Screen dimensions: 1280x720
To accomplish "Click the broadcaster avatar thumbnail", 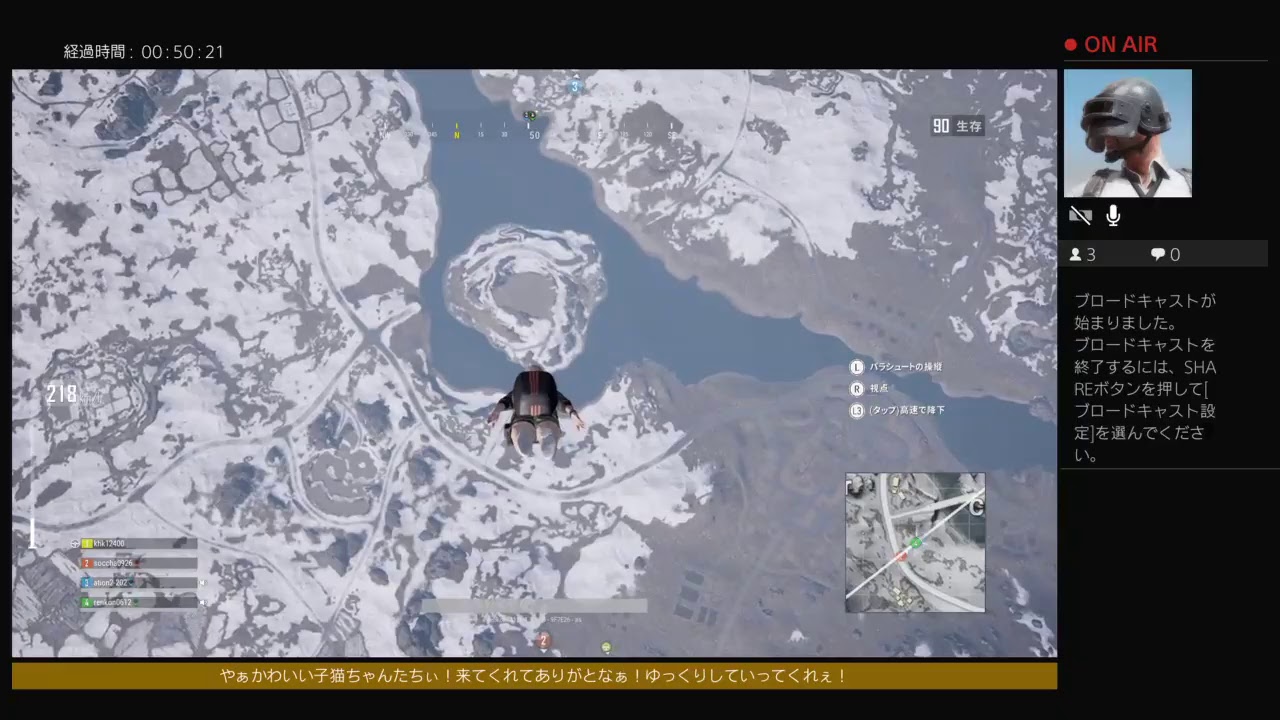I will pos(1128,133).
